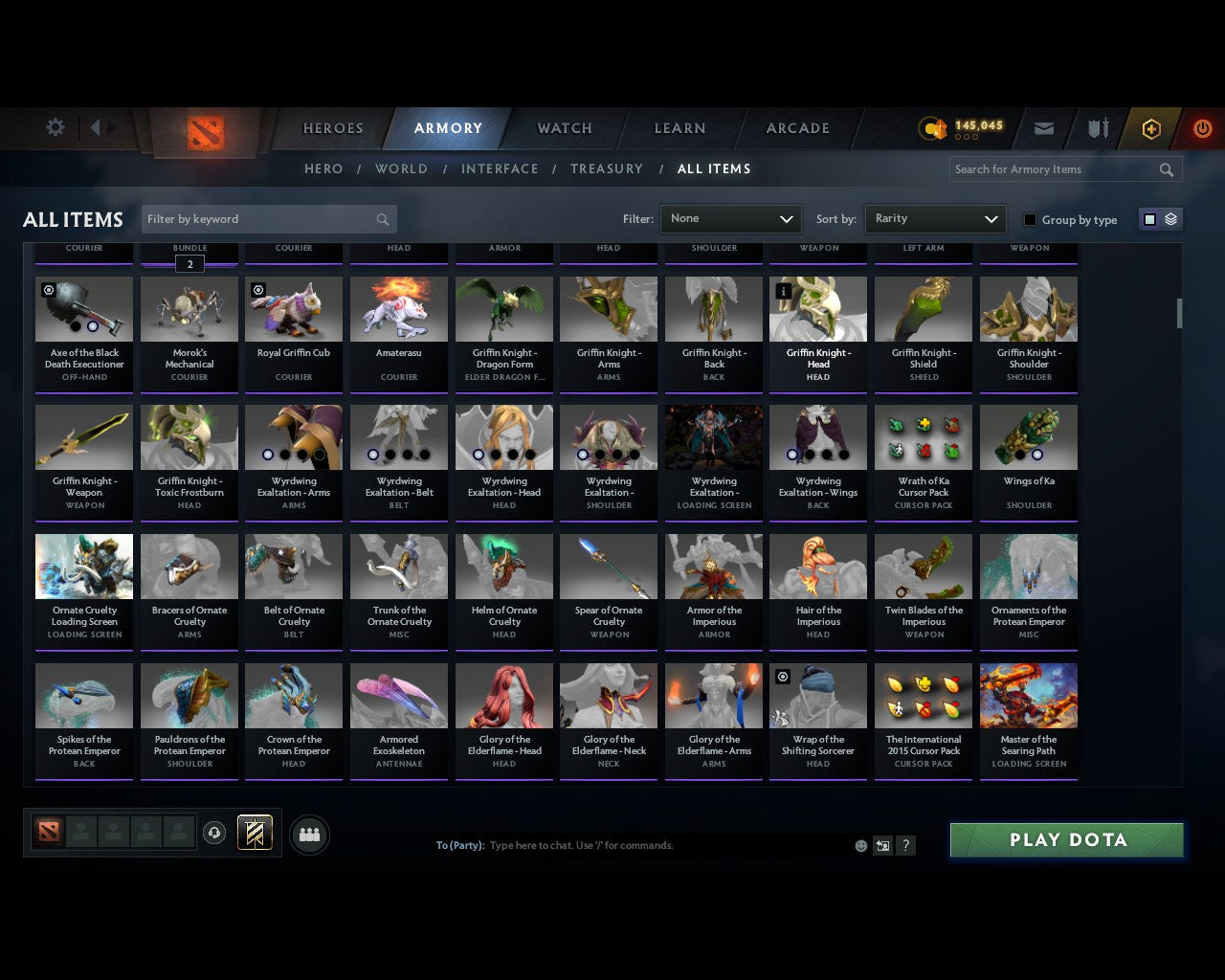Open the armory sword and shield icon
This screenshot has height=980, width=1225.
tap(1097, 128)
